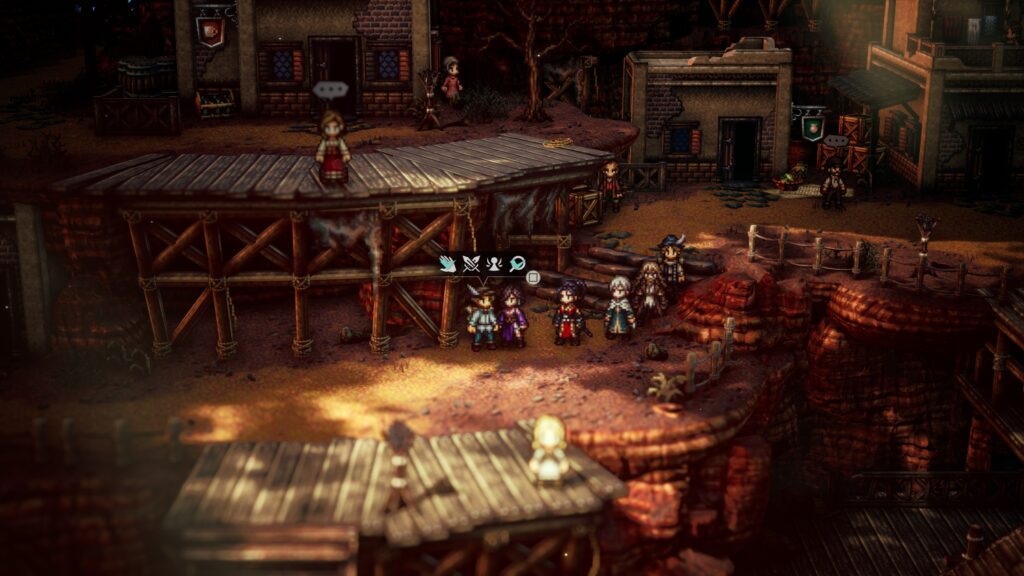
Task: Select the hand-shaped steal path action icon
Action: [x=447, y=264]
